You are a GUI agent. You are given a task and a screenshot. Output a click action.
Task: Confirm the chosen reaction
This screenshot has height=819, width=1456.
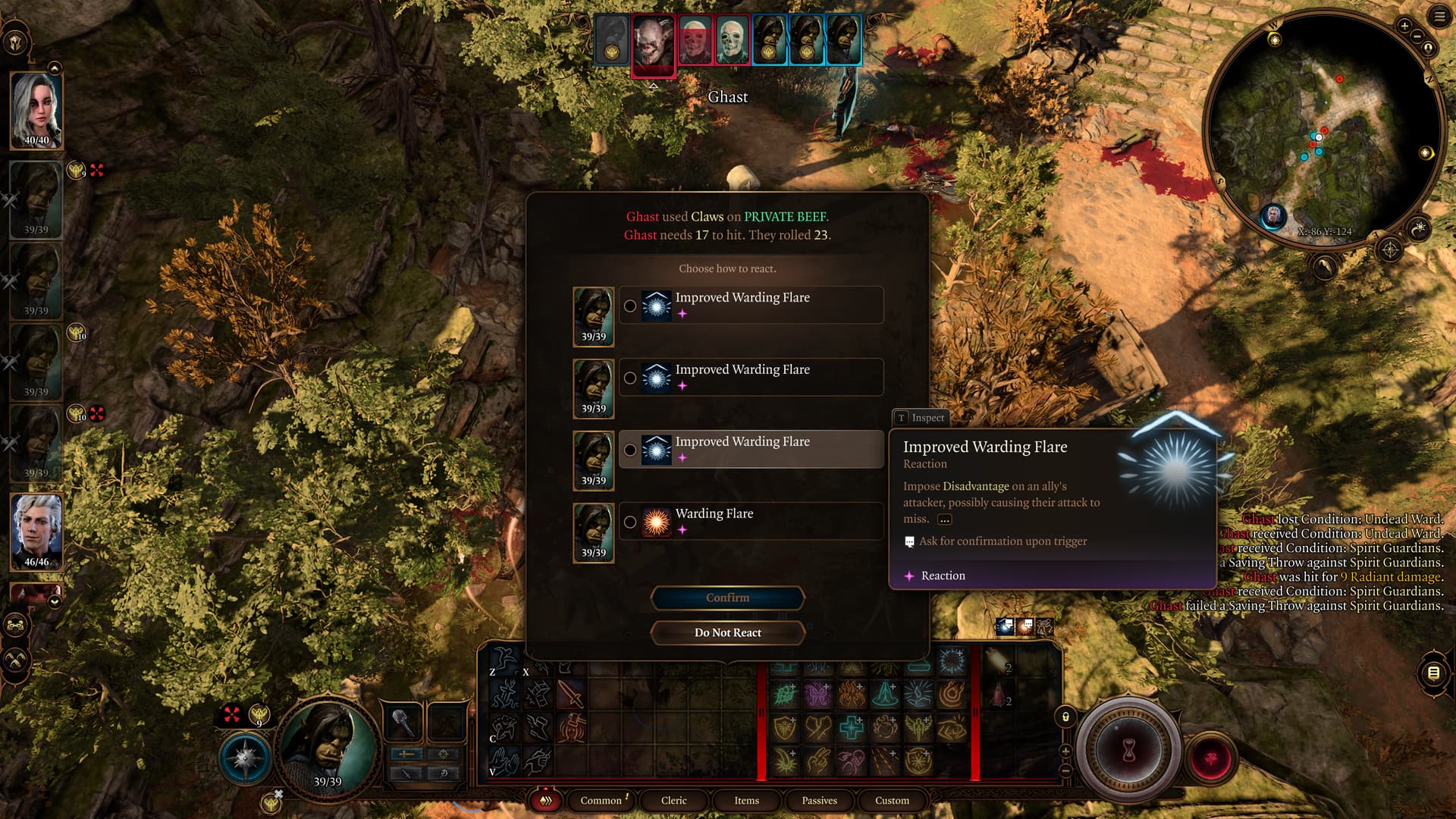coord(727,598)
